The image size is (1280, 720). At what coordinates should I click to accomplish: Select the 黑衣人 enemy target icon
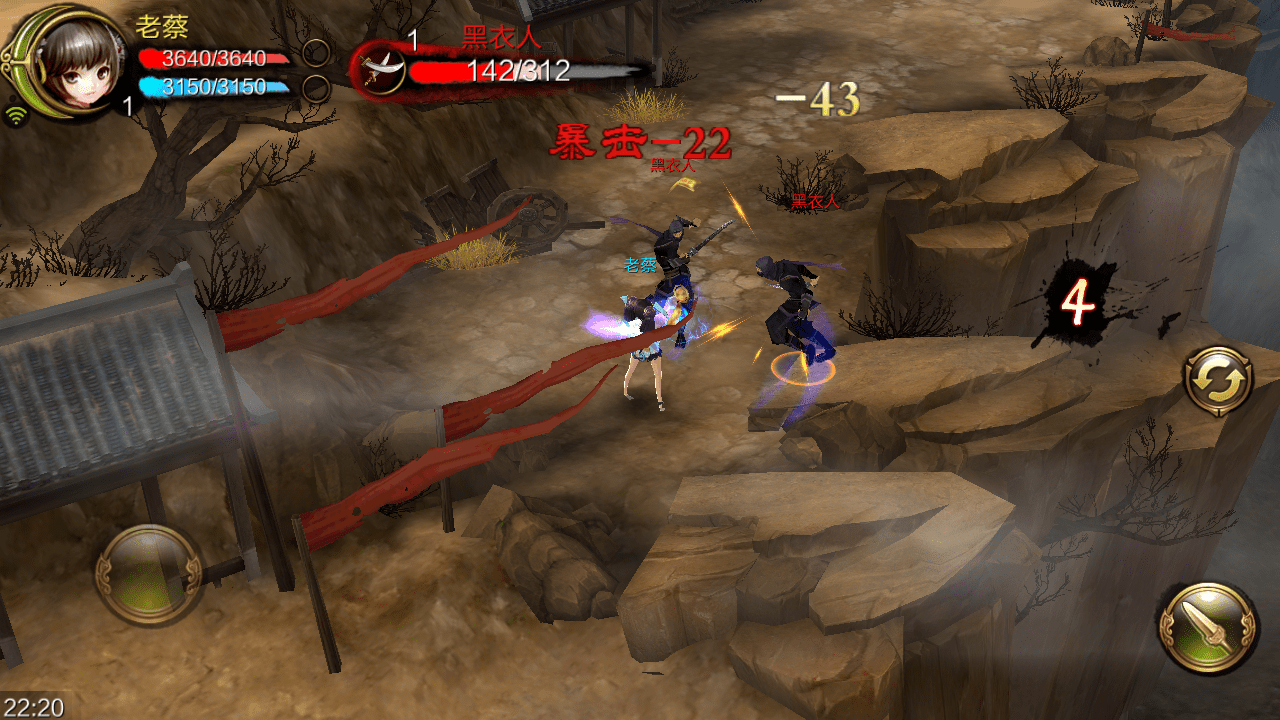[382, 68]
